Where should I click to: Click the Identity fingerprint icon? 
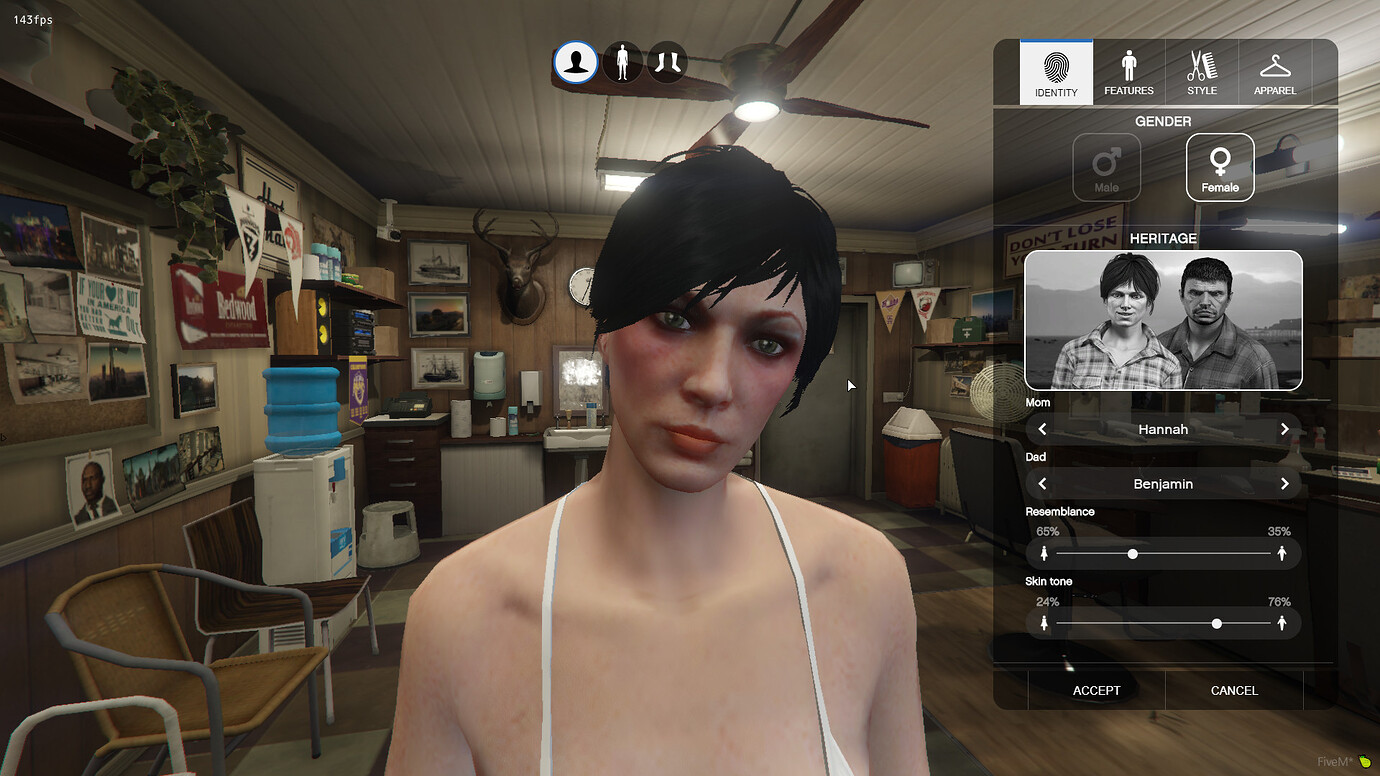(x=1055, y=66)
